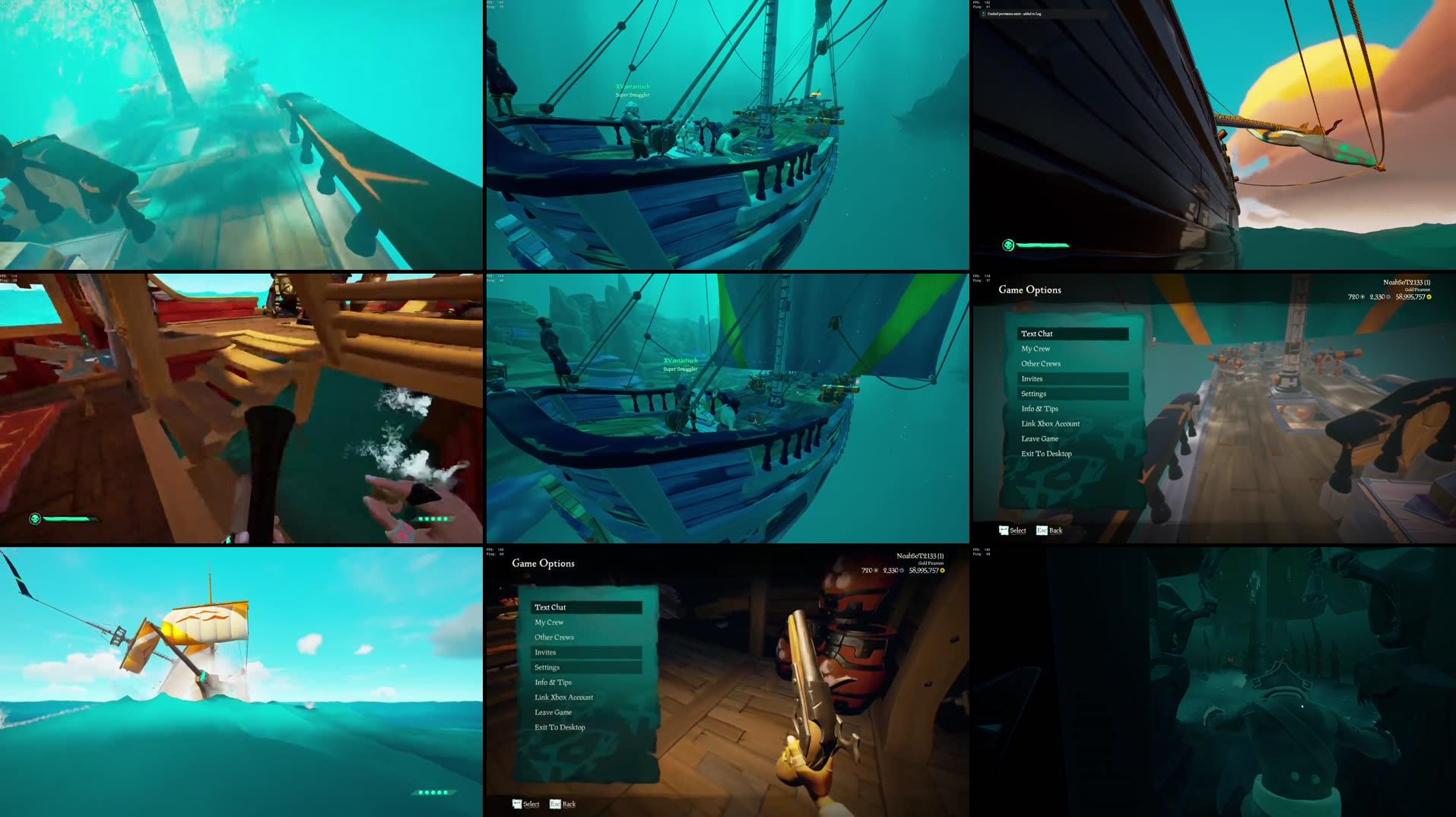Click the gold coin icon beside 58,995,757

pos(1429,296)
